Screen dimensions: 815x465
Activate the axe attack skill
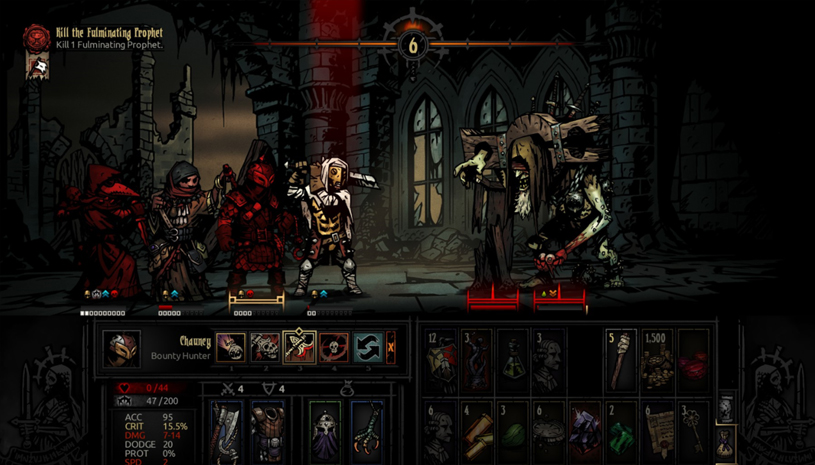299,348
